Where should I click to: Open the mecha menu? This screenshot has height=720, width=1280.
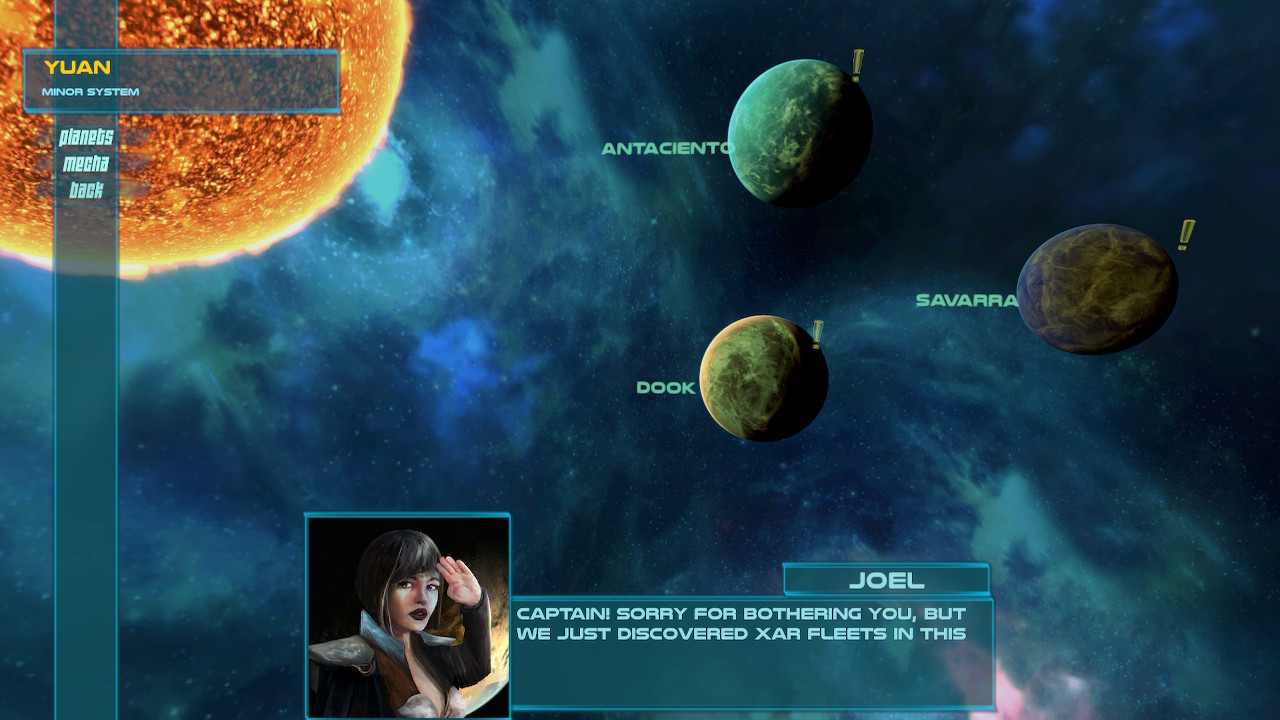point(88,165)
